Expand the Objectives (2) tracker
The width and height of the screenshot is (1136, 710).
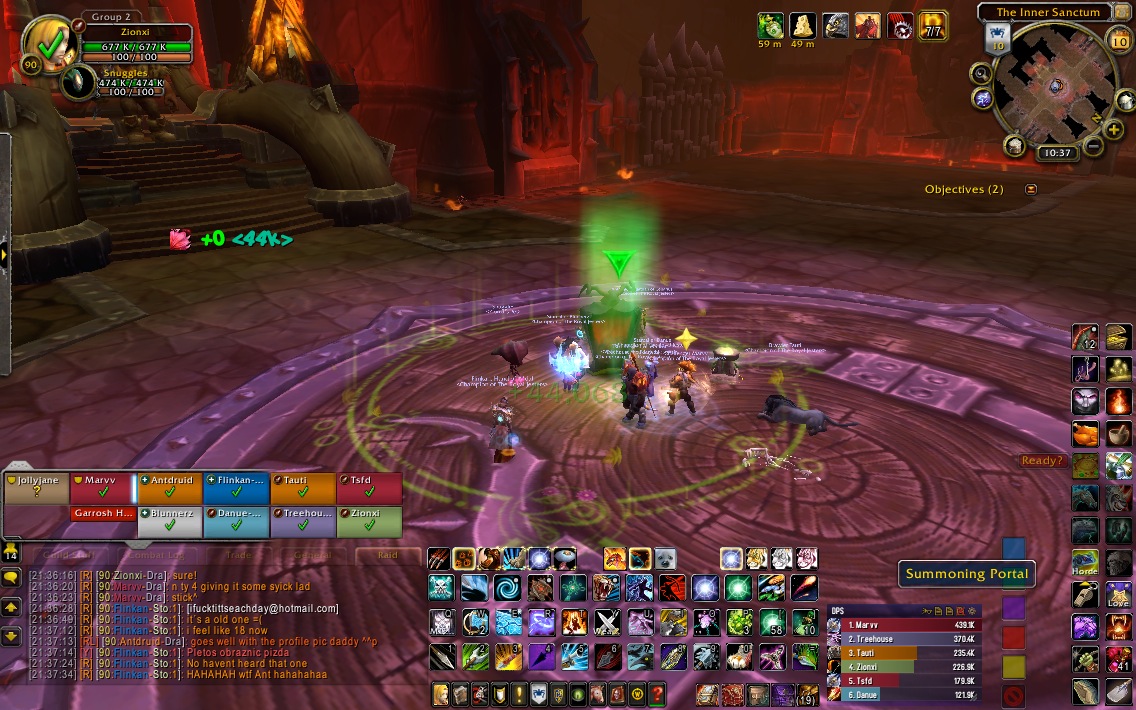pyautogui.click(x=1031, y=189)
